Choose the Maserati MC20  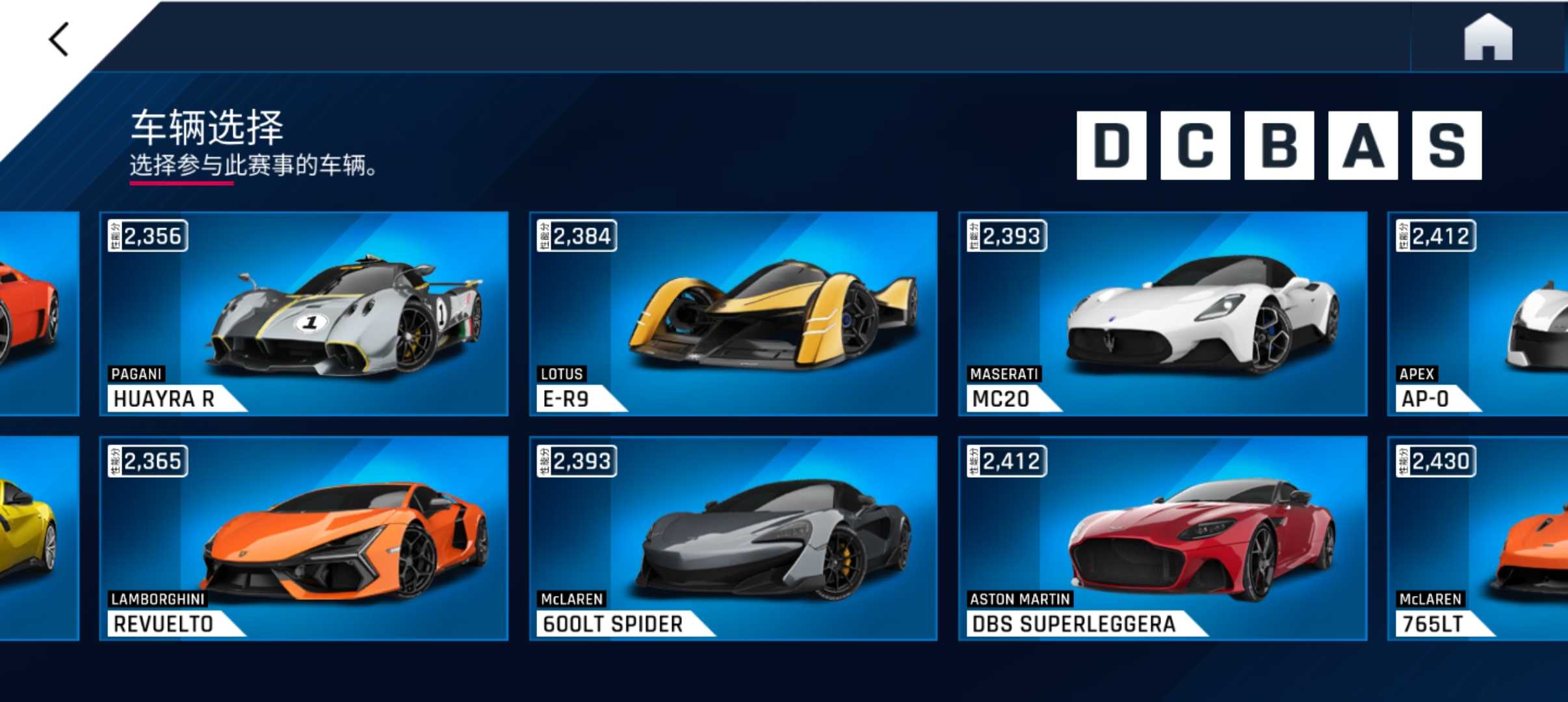[1162, 313]
